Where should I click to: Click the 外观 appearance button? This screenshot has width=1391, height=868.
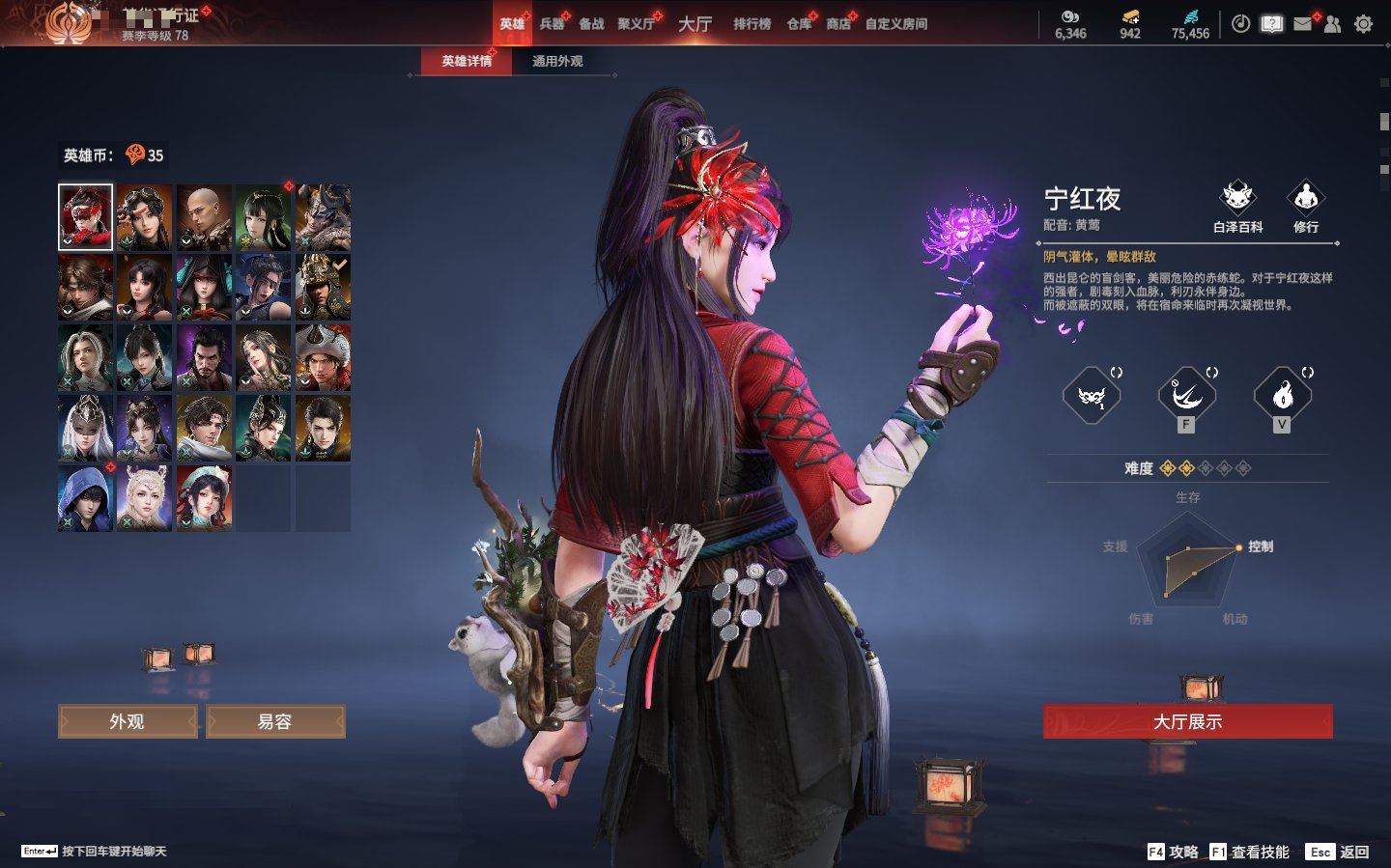click(x=128, y=721)
